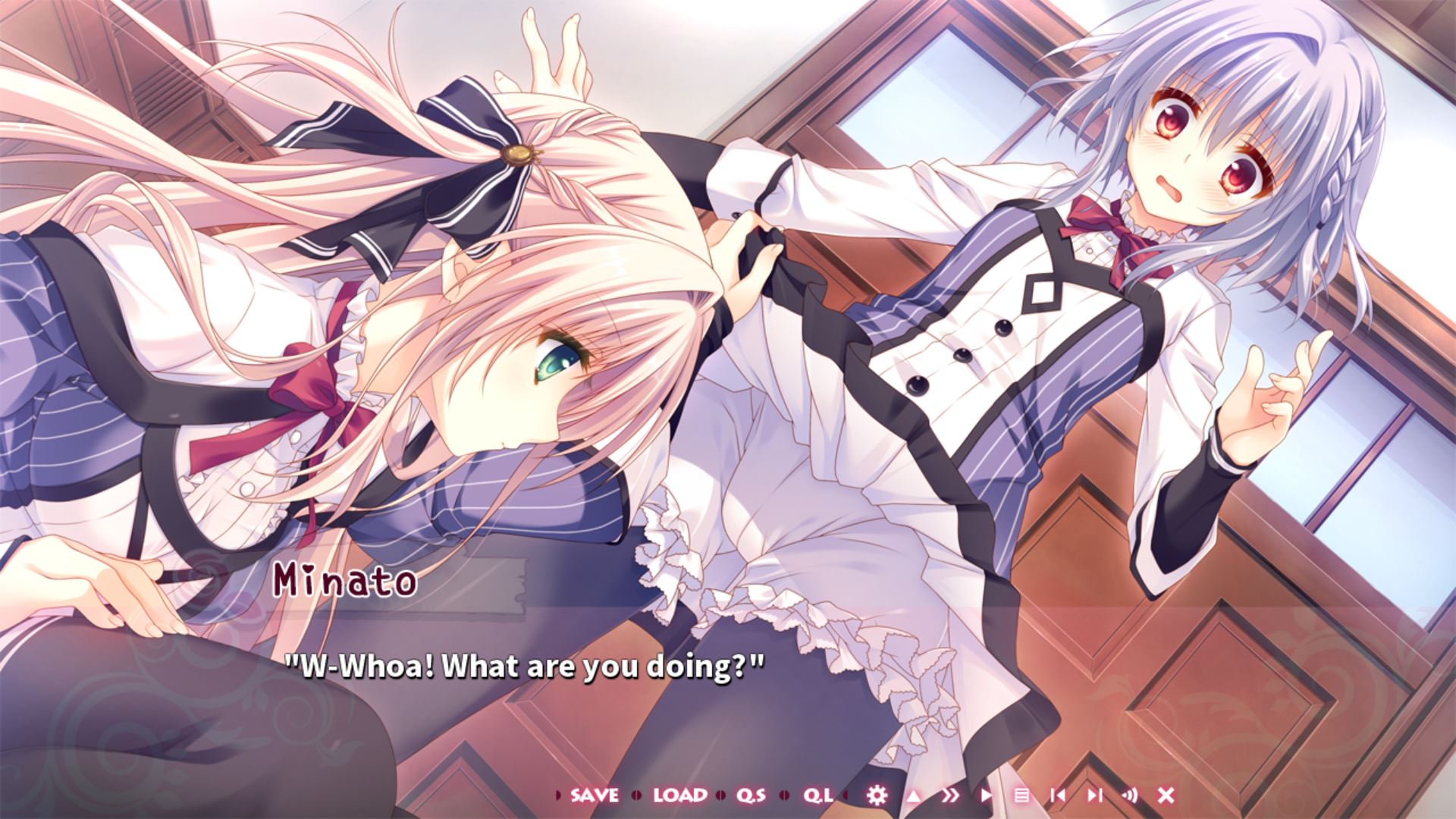1456x819 pixels.
Task: Open settings via the gear icon
Action: coord(877,795)
